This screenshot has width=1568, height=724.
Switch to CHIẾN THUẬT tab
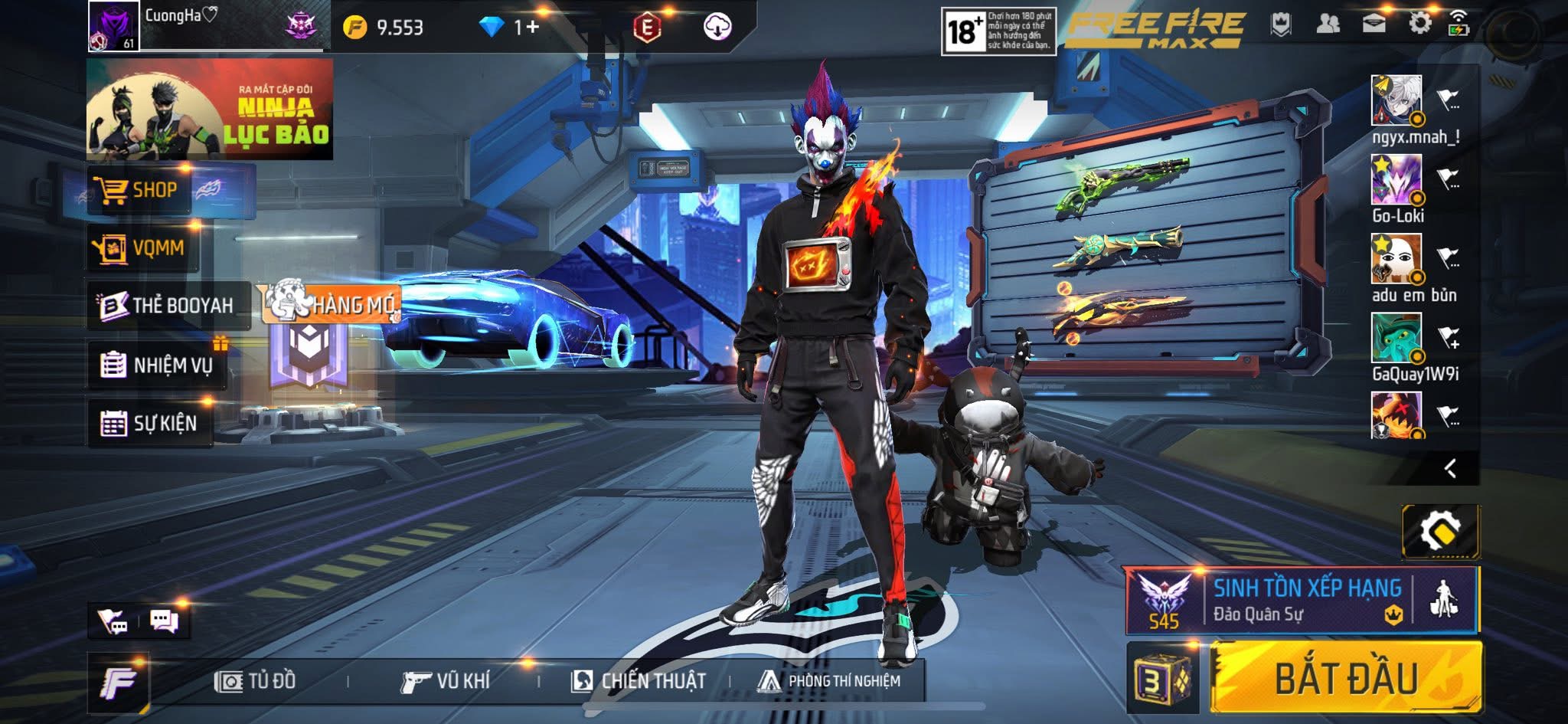[639, 681]
